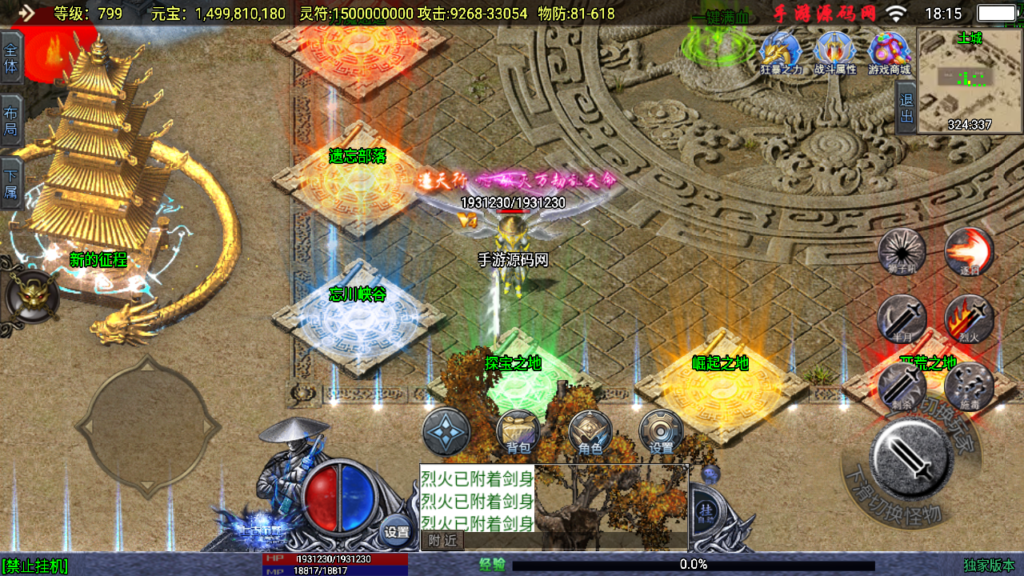Use the 半月 half-moon sword skill
The width and height of the screenshot is (1024, 576).
pos(901,320)
